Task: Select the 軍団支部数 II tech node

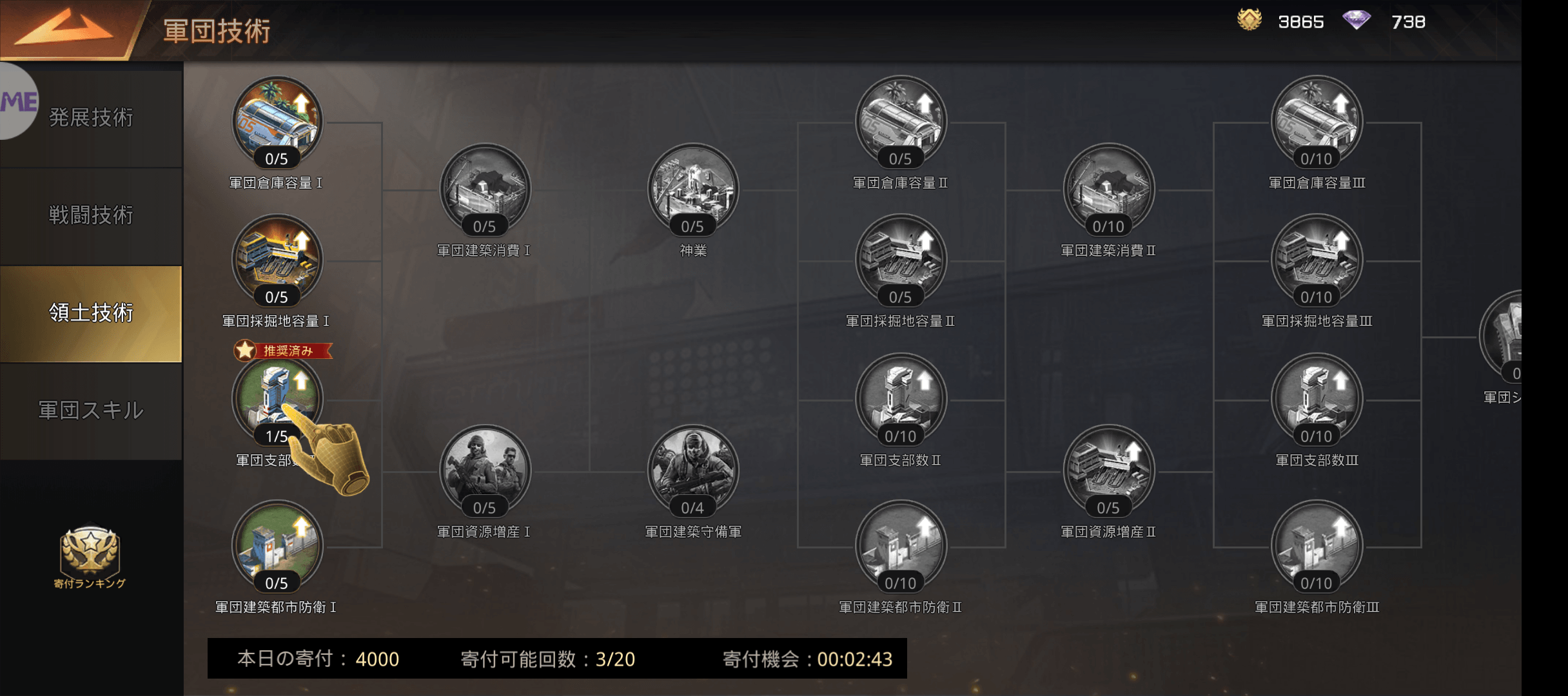Action: pos(900,400)
